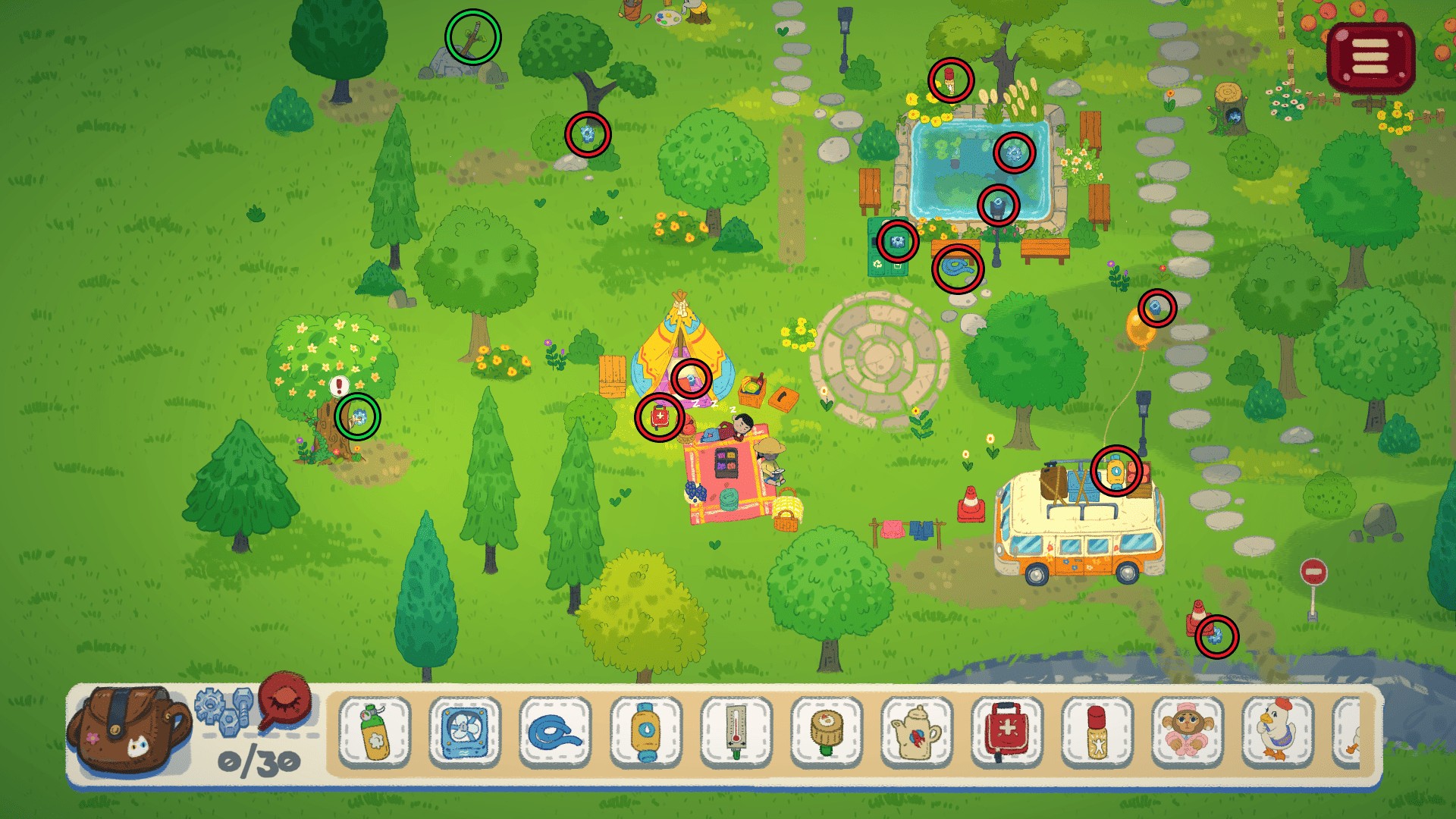
Task: Open the red hamburger menu
Action: [1370, 58]
